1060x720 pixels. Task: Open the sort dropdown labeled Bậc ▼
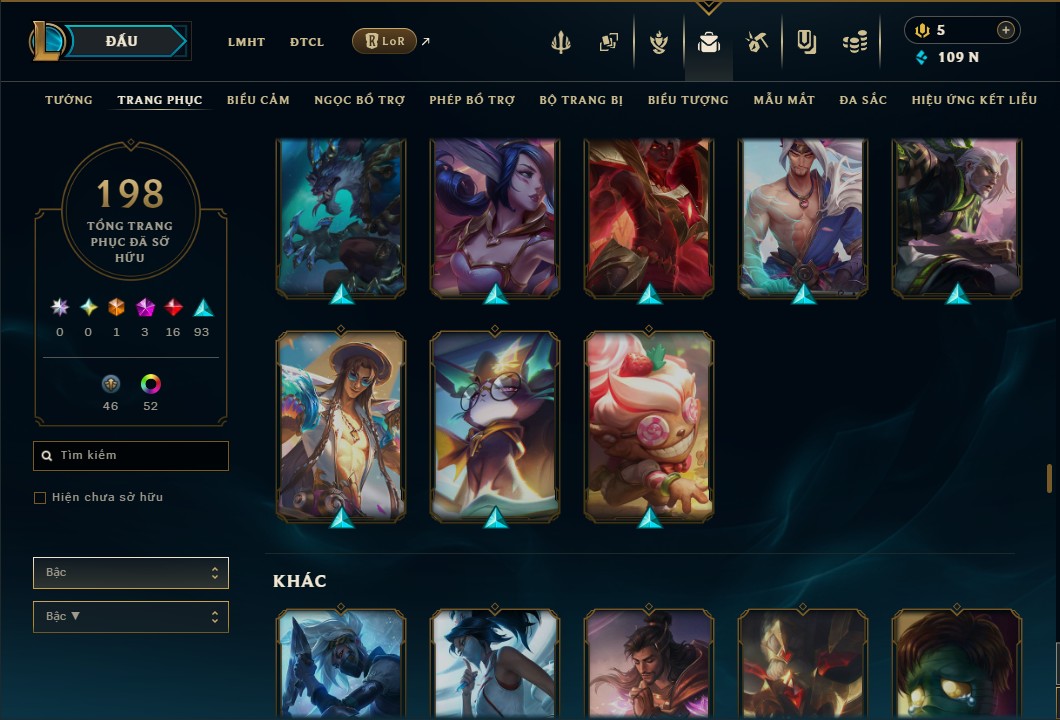coord(131,617)
